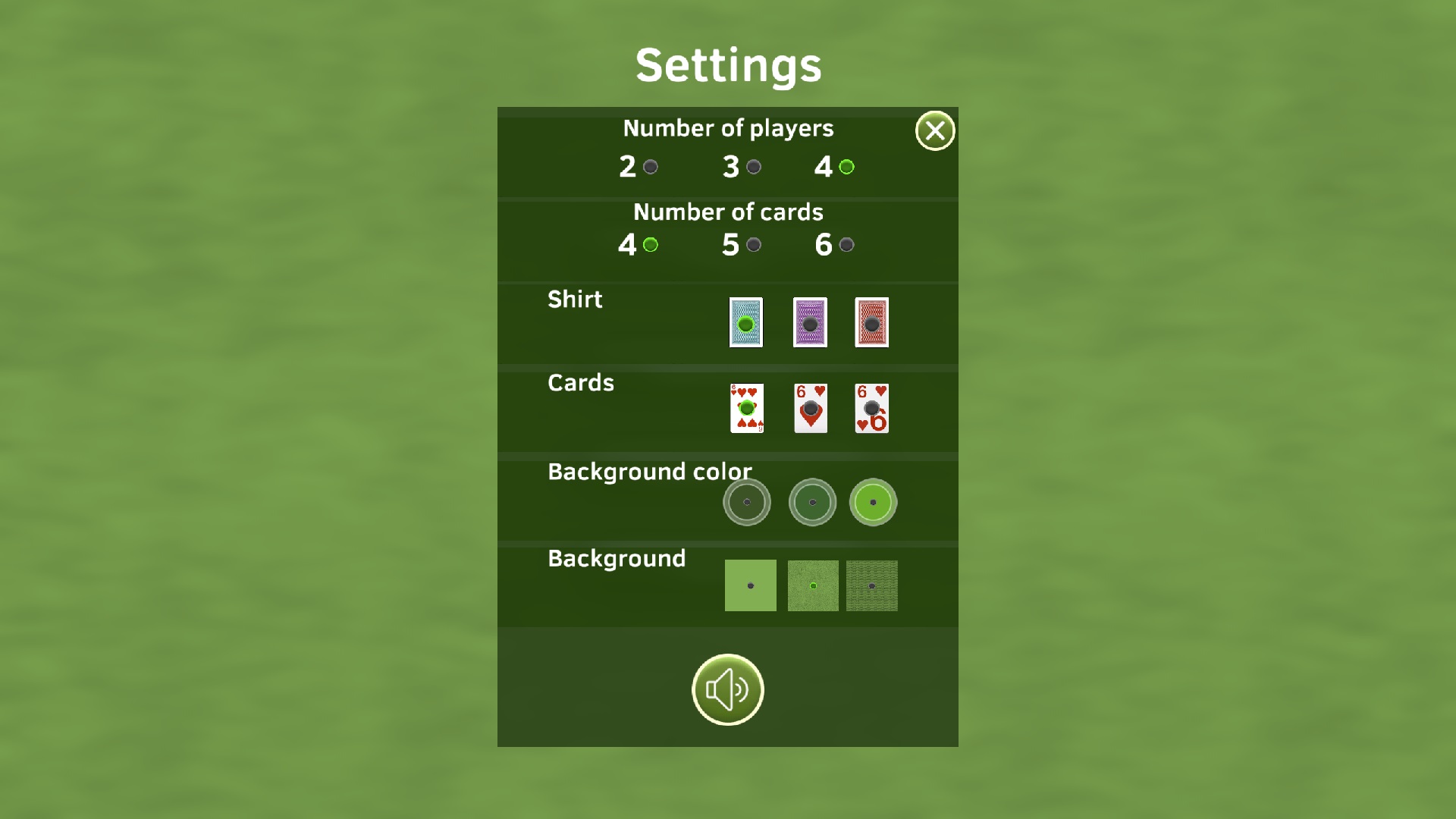Choose the grass background texture
The image size is (1456, 819).
click(812, 585)
